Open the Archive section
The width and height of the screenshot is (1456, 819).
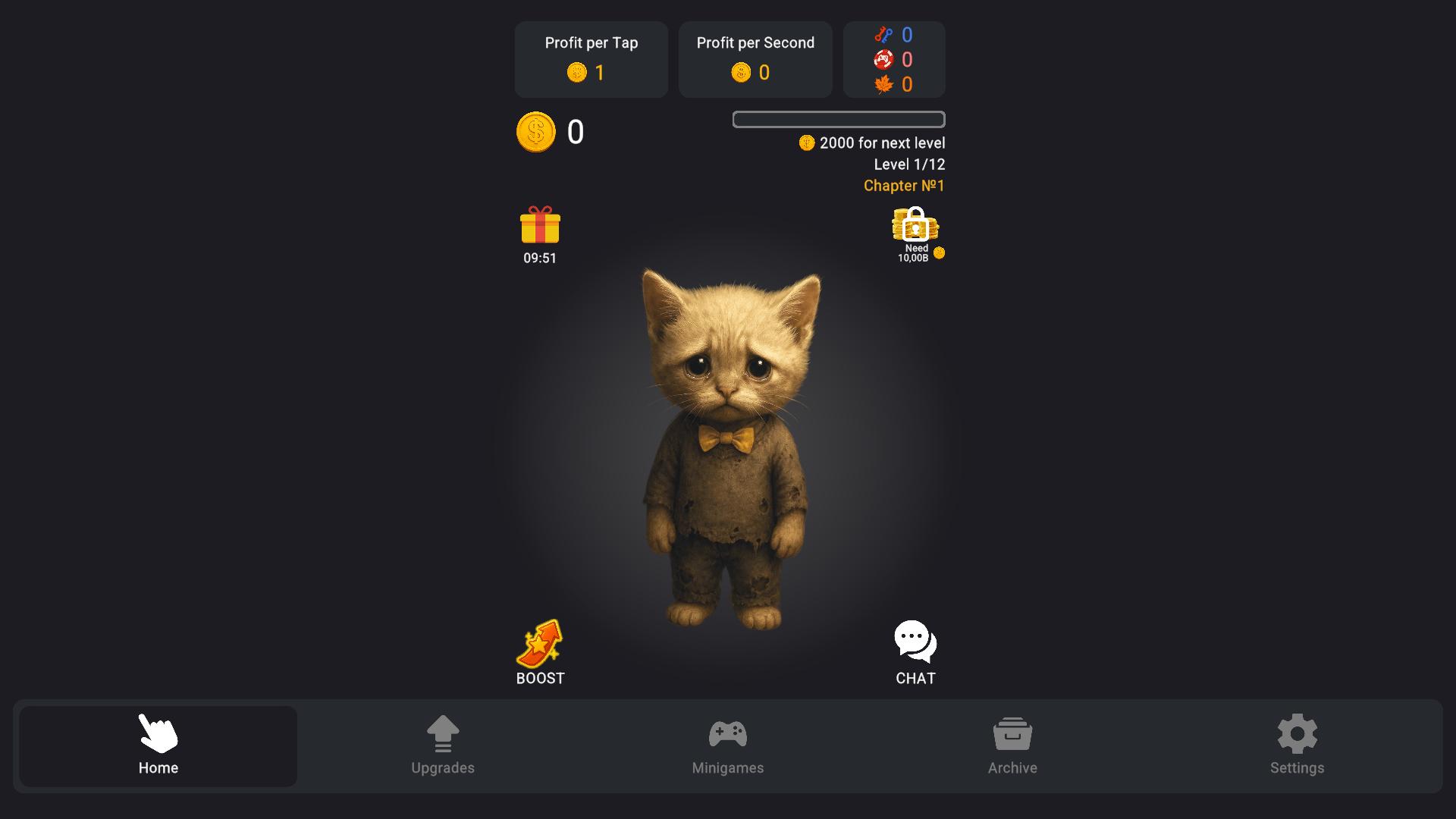(x=1012, y=746)
